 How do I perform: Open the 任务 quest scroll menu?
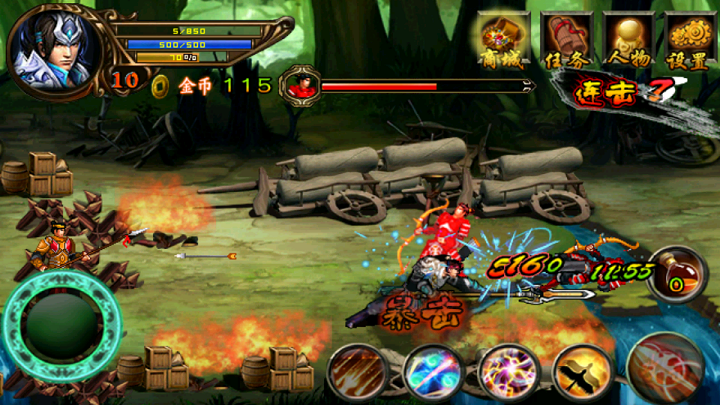click(x=567, y=42)
